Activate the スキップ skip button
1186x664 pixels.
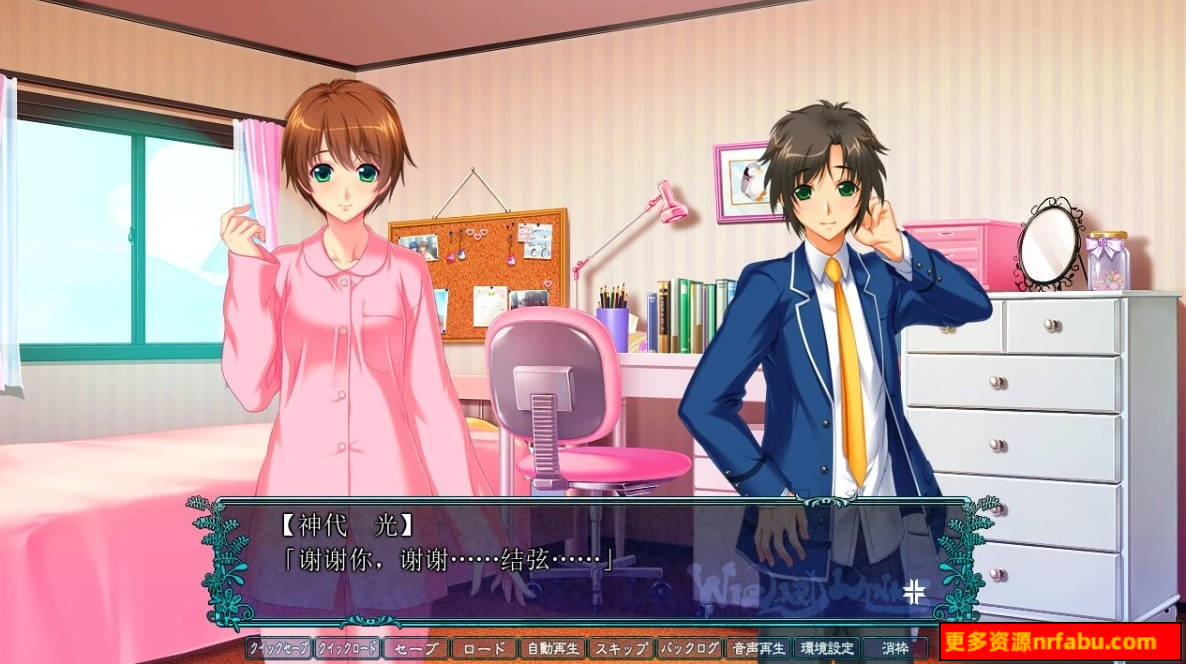[621, 648]
